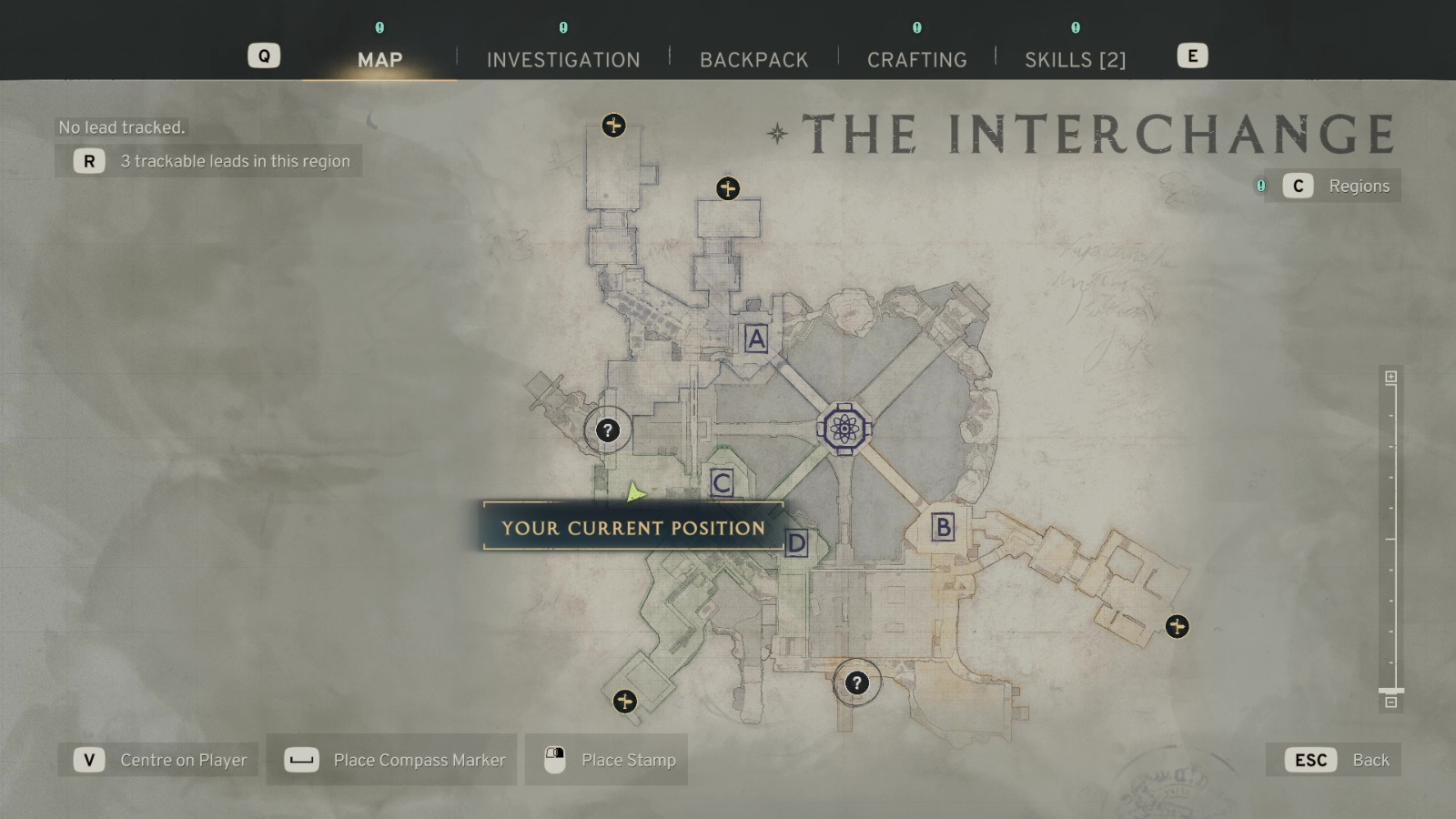Select the fast travel marker on the far right path
Image resolution: width=1456 pixels, height=819 pixels.
pos(1178,624)
